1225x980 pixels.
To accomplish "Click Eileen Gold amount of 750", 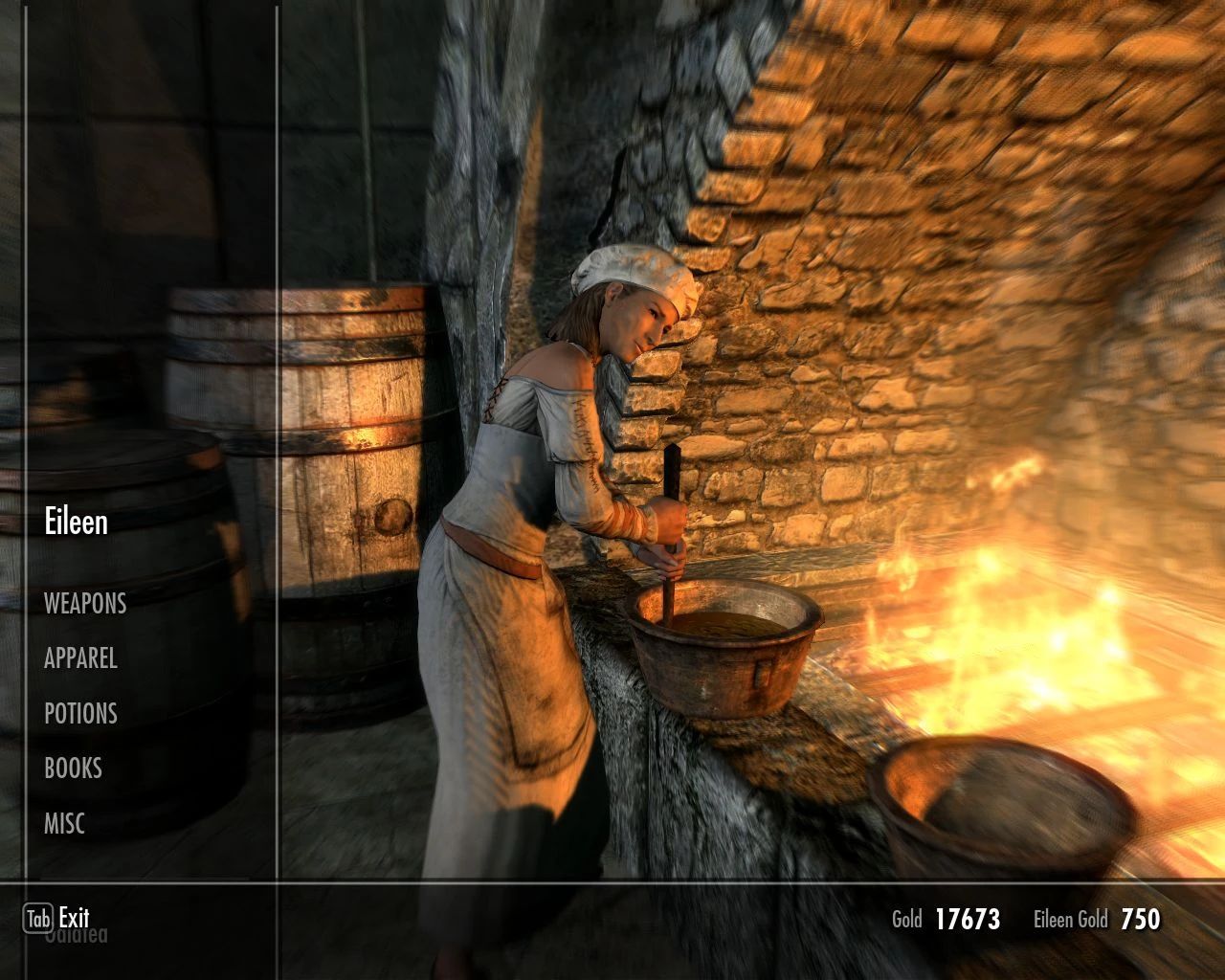I will click(1141, 918).
